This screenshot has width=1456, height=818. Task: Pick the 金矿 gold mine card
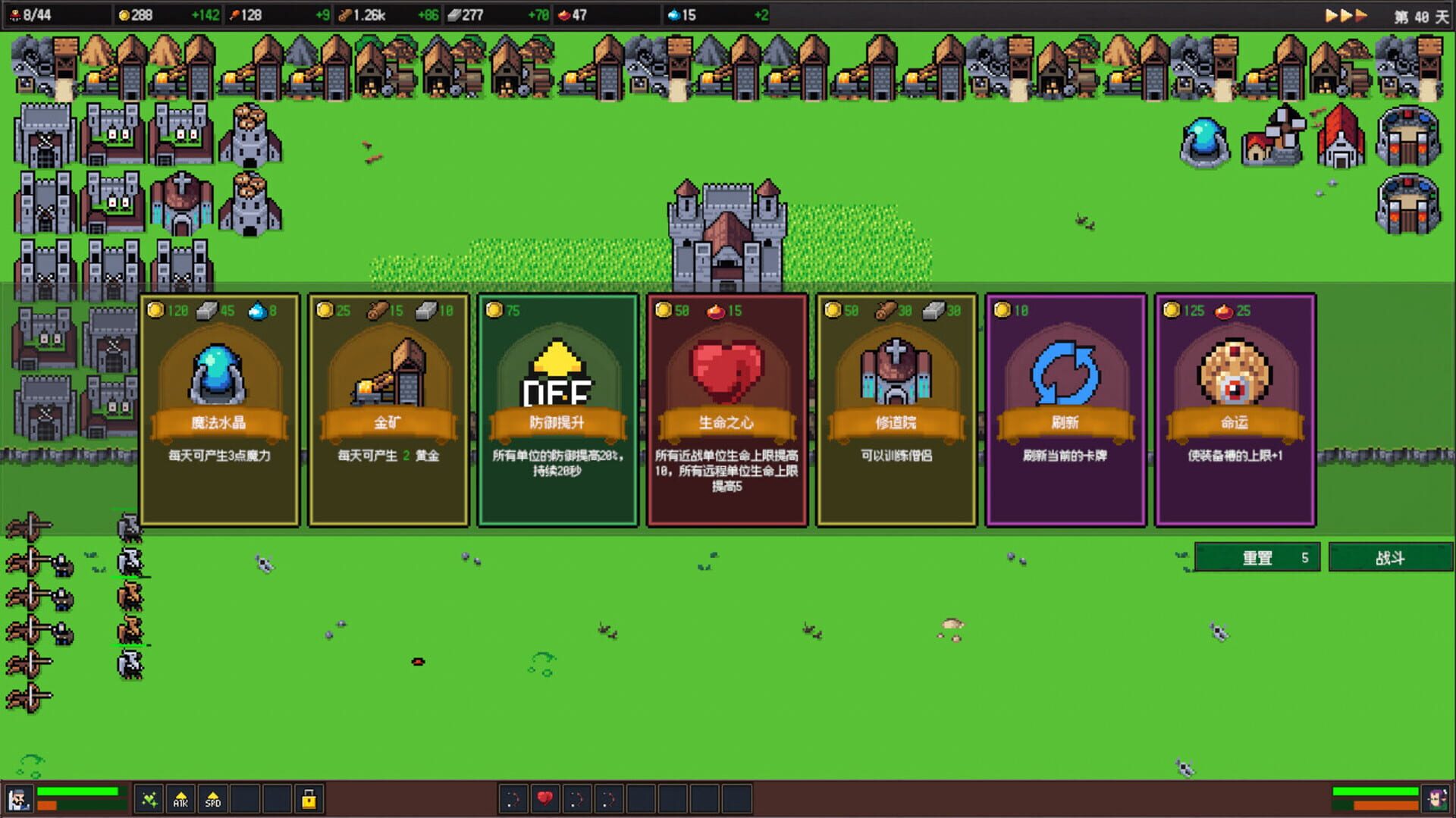(388, 409)
